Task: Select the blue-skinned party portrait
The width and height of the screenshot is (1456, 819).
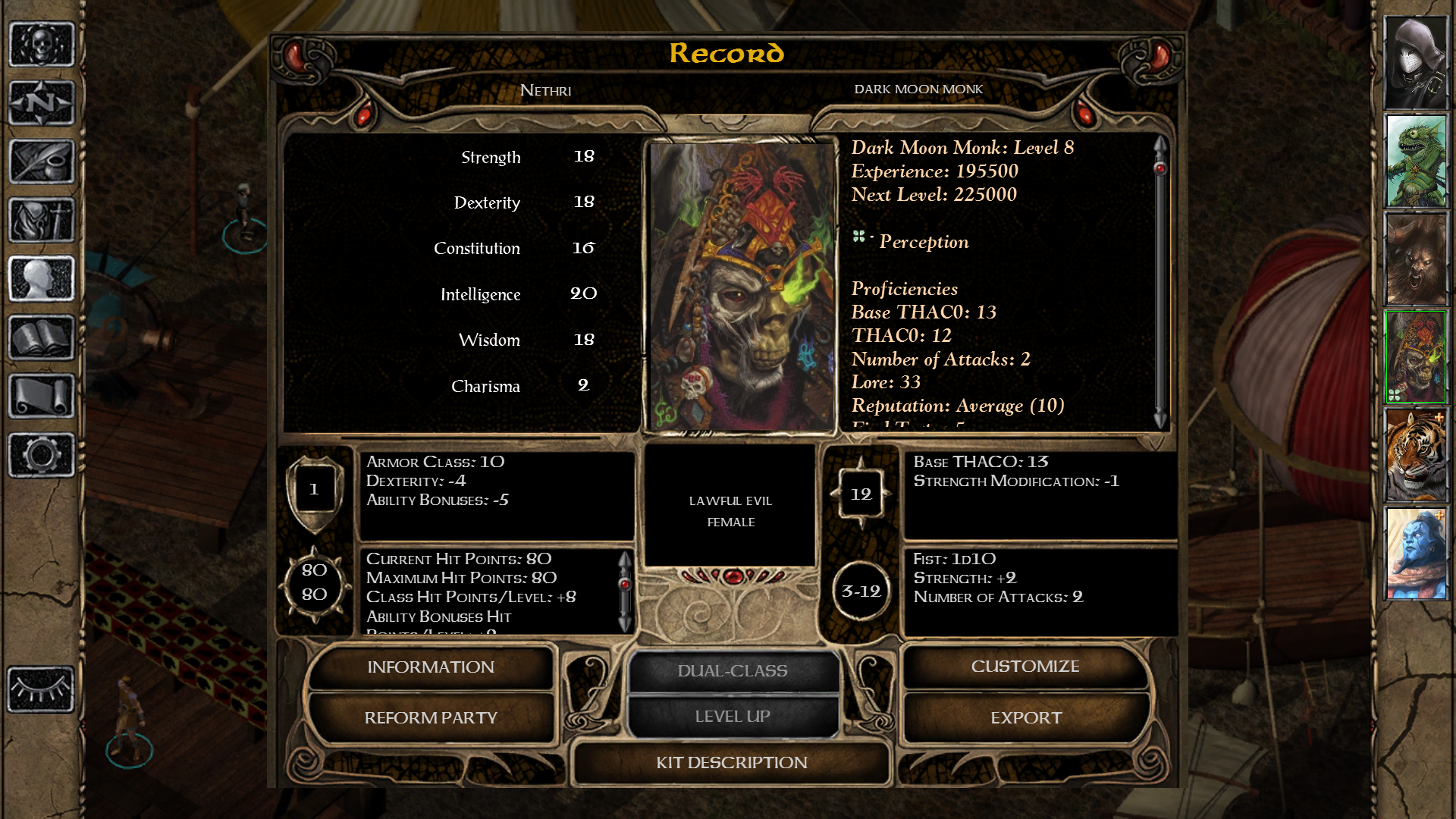Action: [x=1416, y=554]
